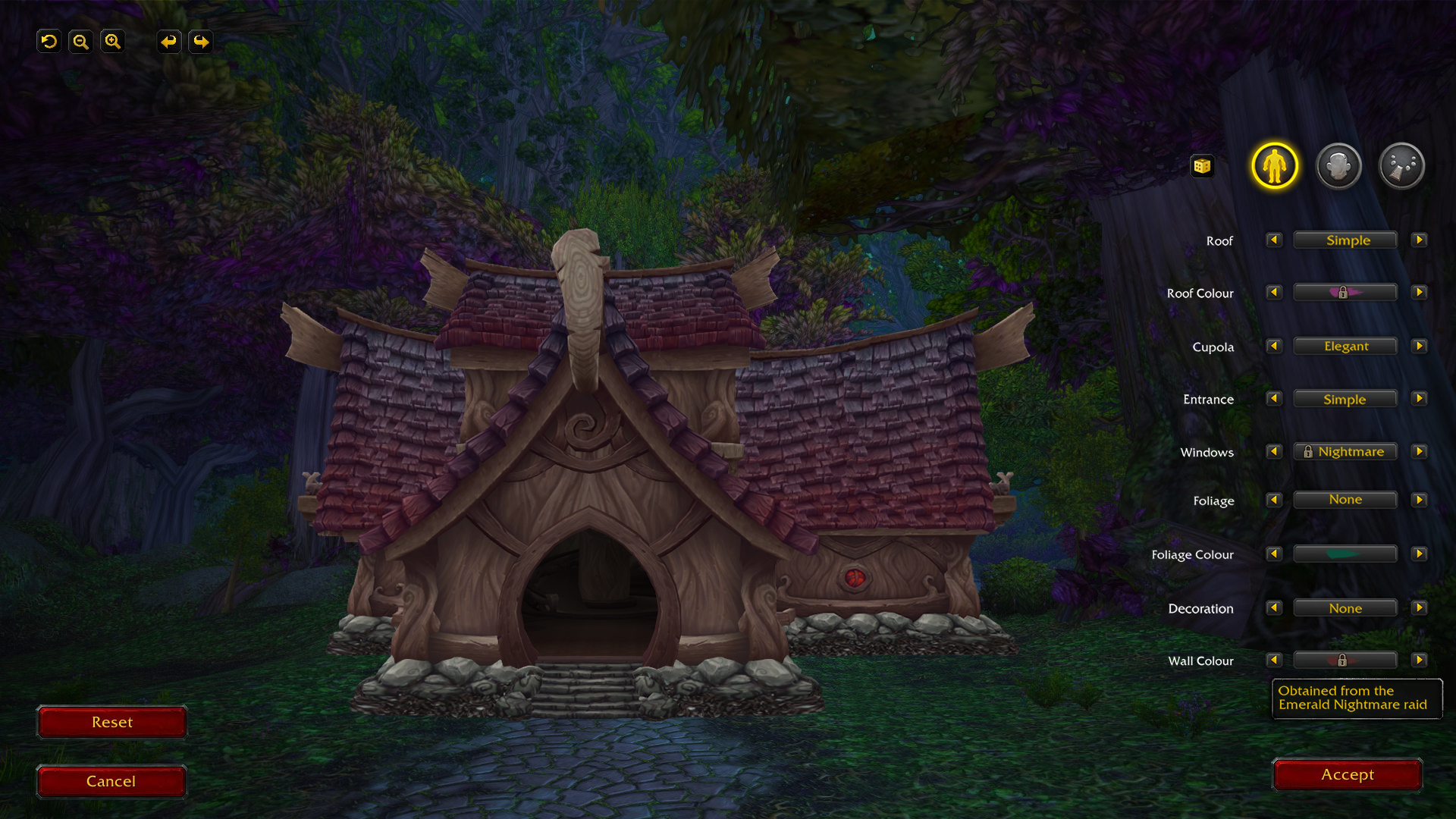Rotate view with the circular arrow icon
This screenshot has width=1456, height=819.
[49, 42]
